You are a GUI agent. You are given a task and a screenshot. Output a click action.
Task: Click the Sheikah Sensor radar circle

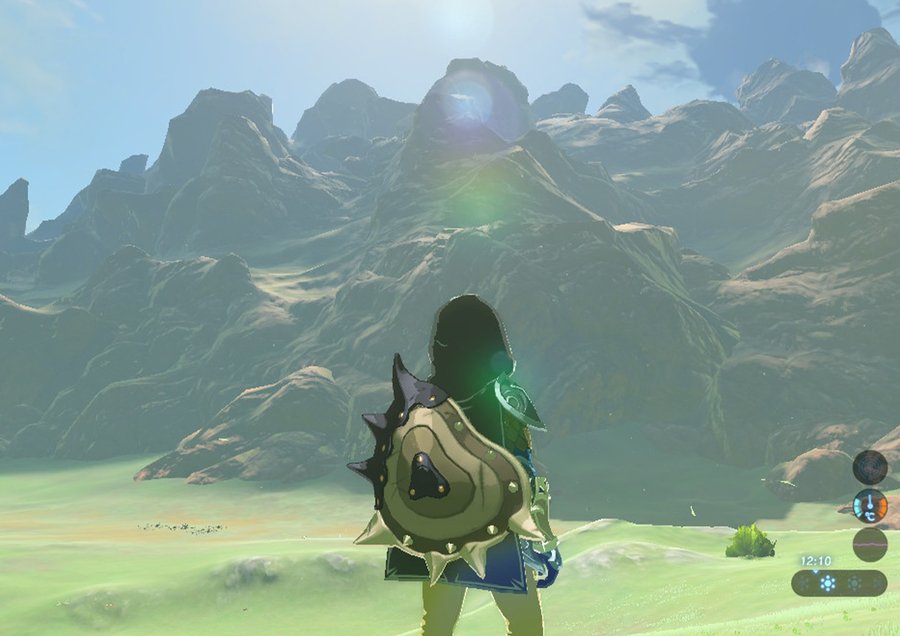coord(869,467)
